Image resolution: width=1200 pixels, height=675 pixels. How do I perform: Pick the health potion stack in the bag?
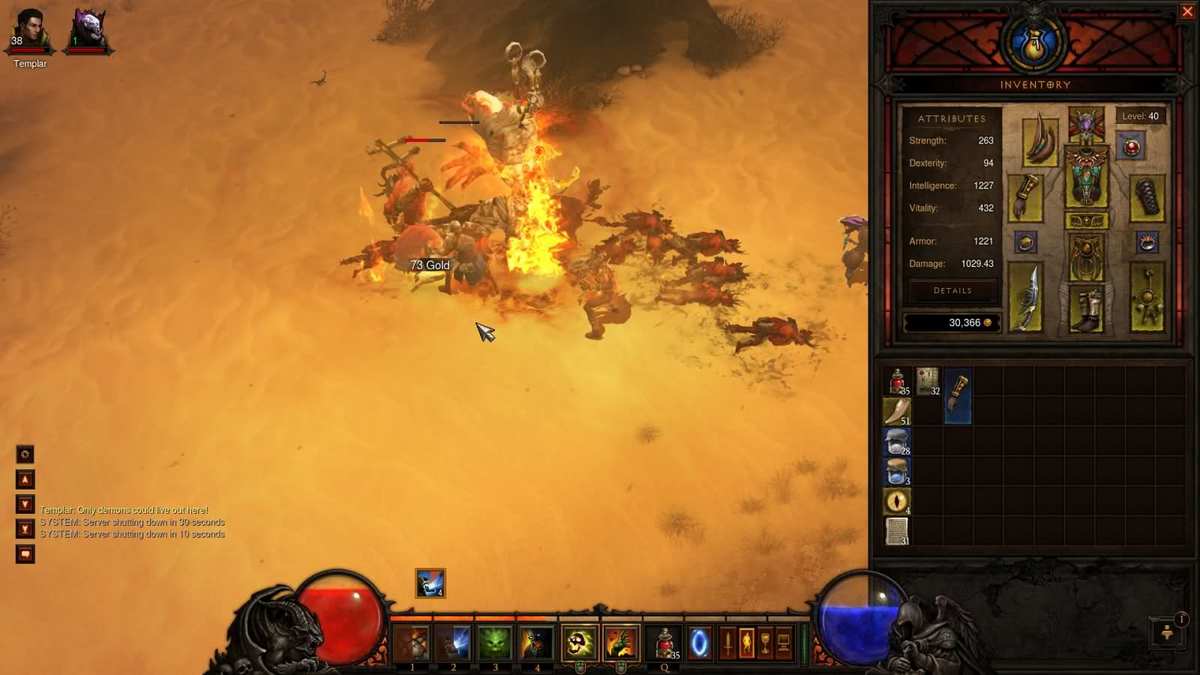coord(897,382)
